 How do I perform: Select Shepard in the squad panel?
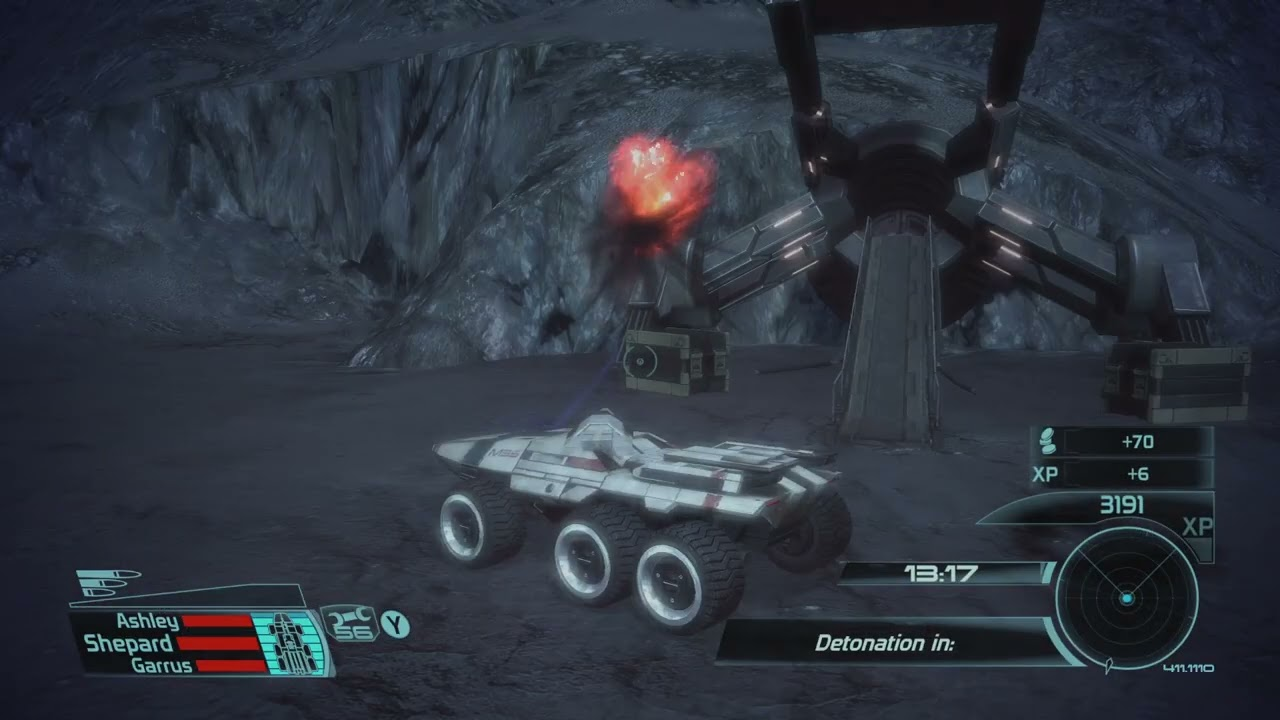pos(128,643)
